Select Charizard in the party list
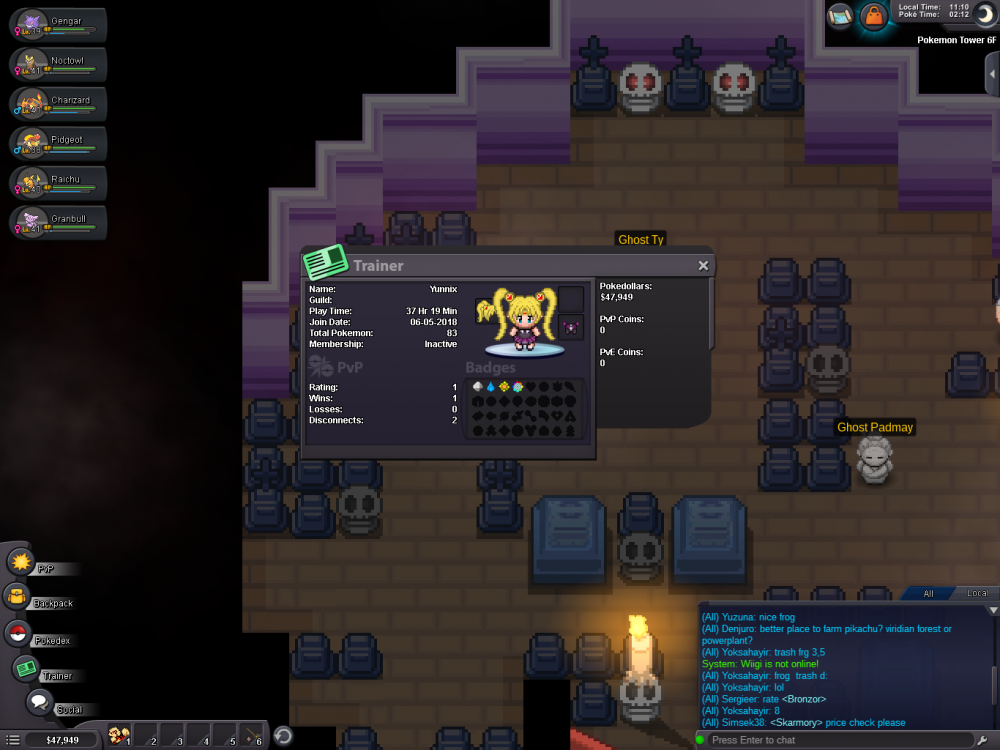This screenshot has width=1000, height=750. coord(60,103)
